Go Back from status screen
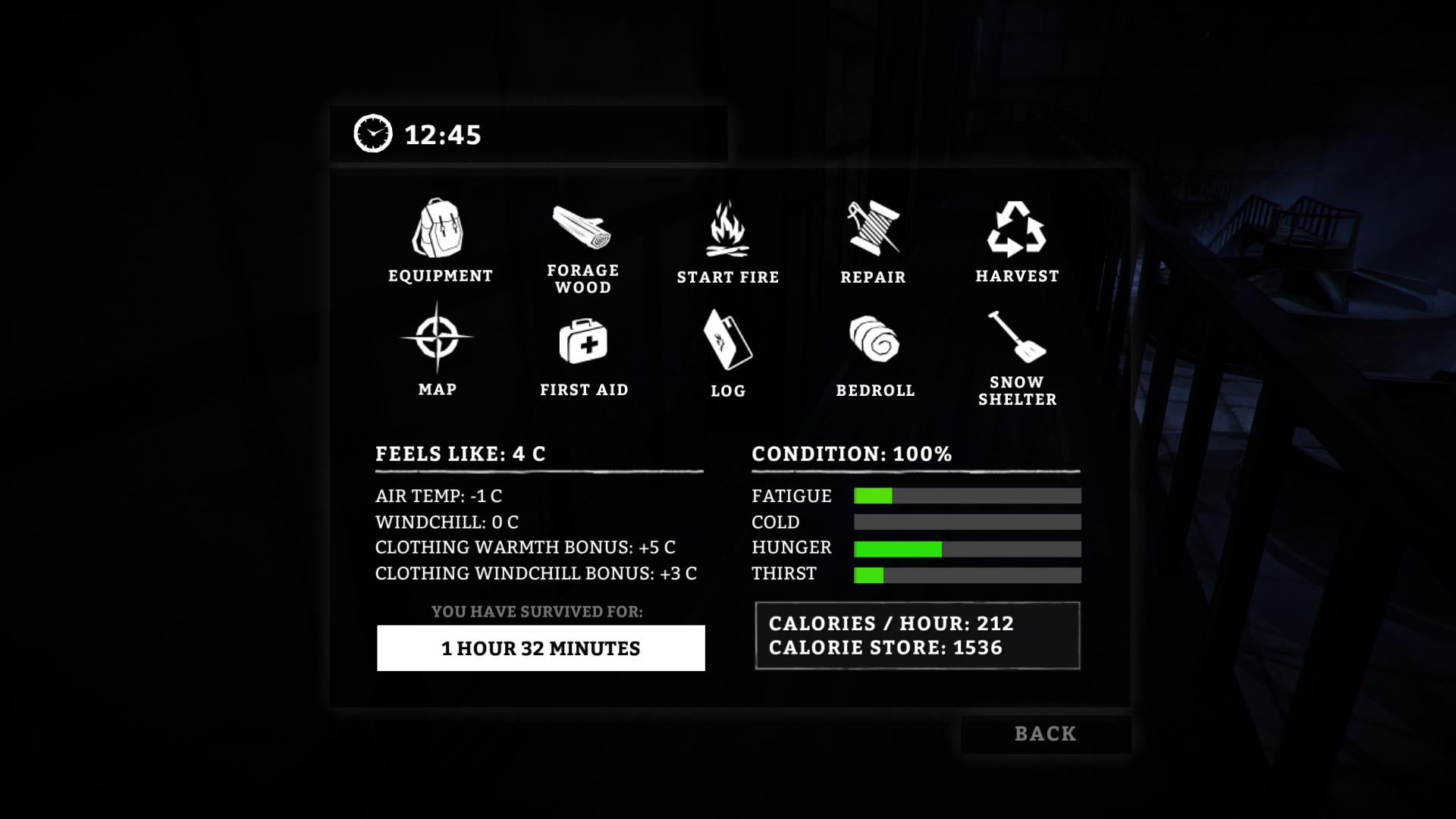Screen dimensions: 1456x819 (1045, 734)
